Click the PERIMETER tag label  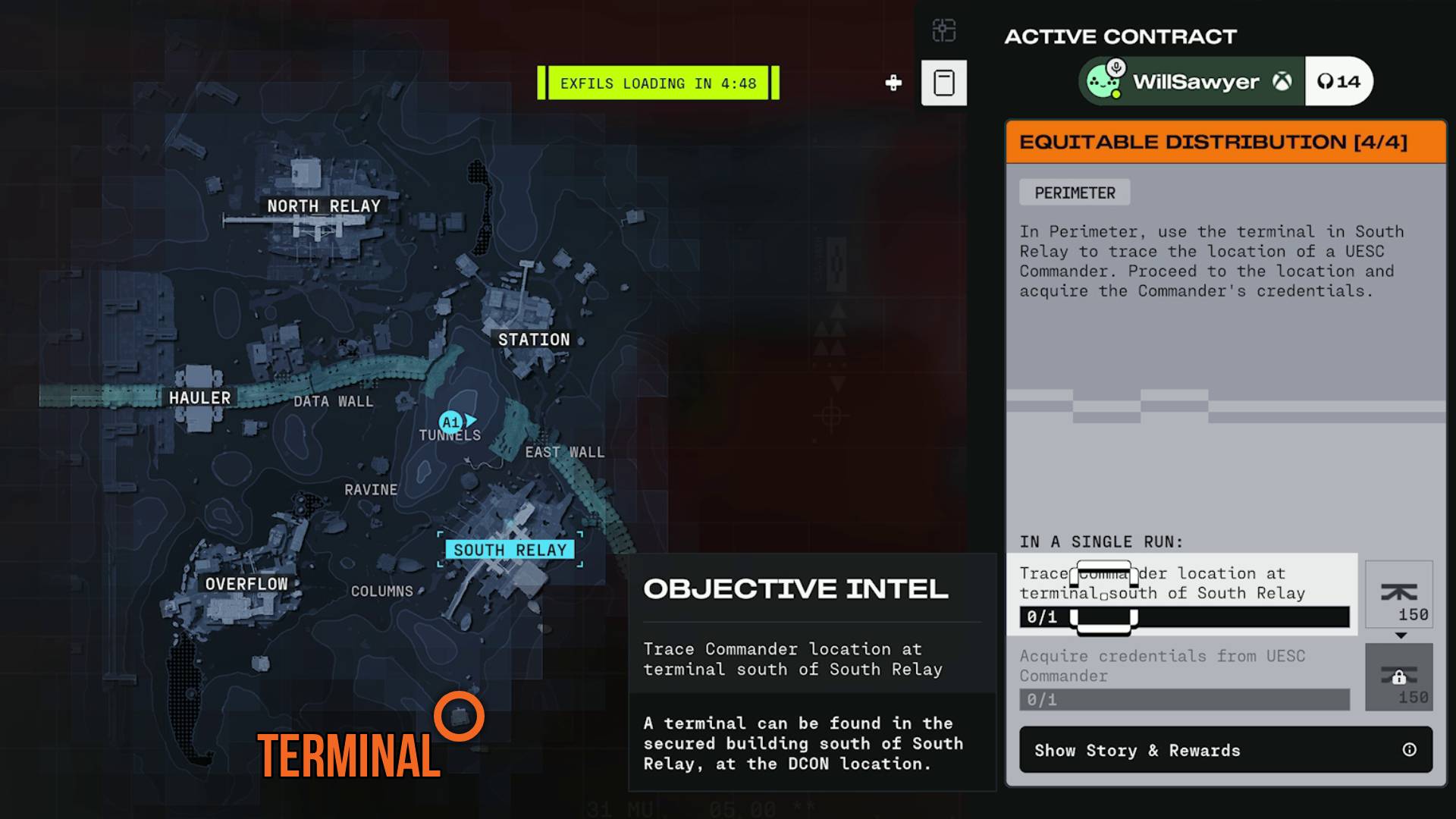coord(1075,192)
